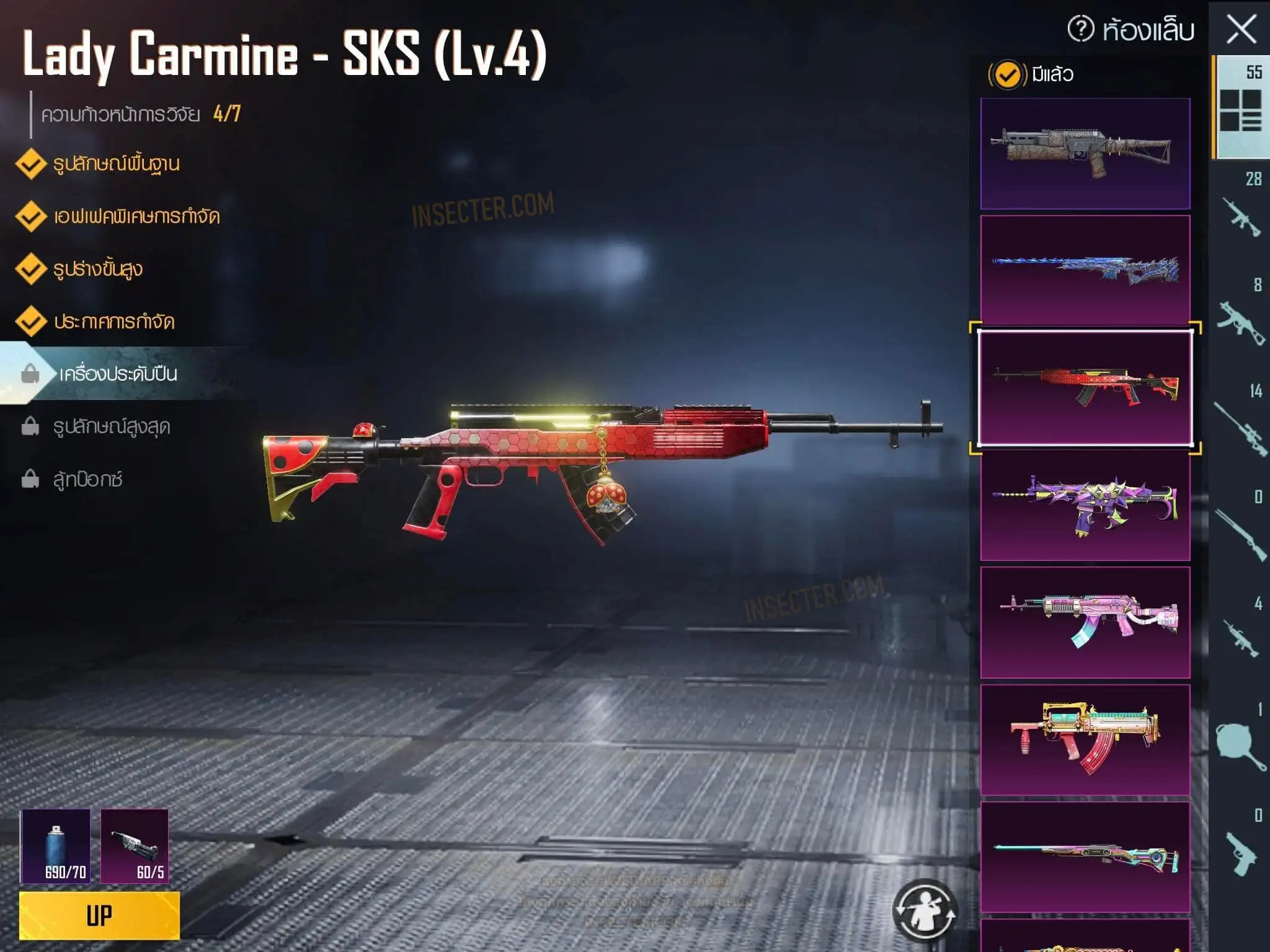
Task: Choose the pink pastel AK skin thumbnail
Action: [x=1085, y=622]
